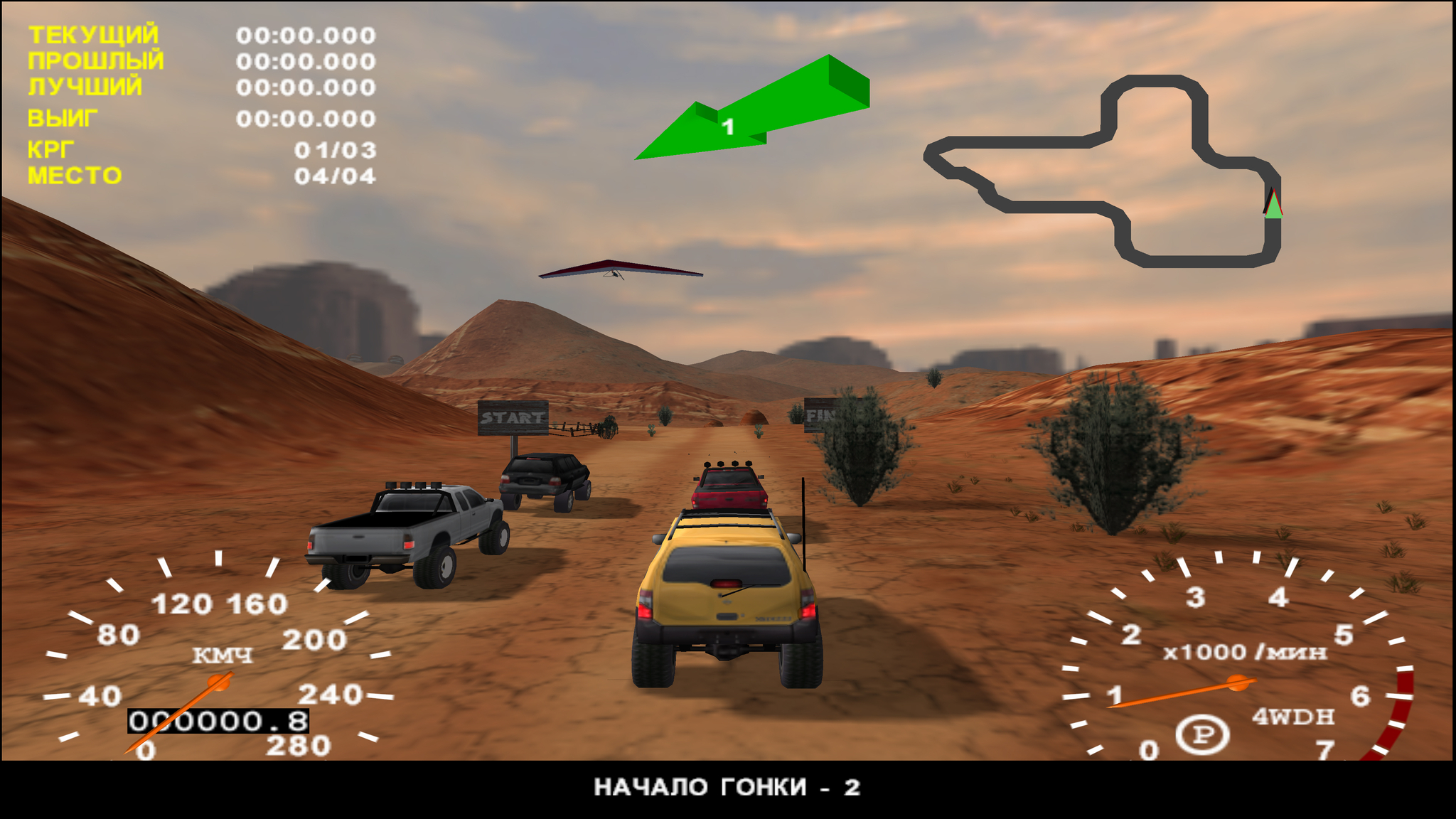Screen dimensions: 1456x819
Task: Select the player marker on the track map
Action: (x=1273, y=205)
